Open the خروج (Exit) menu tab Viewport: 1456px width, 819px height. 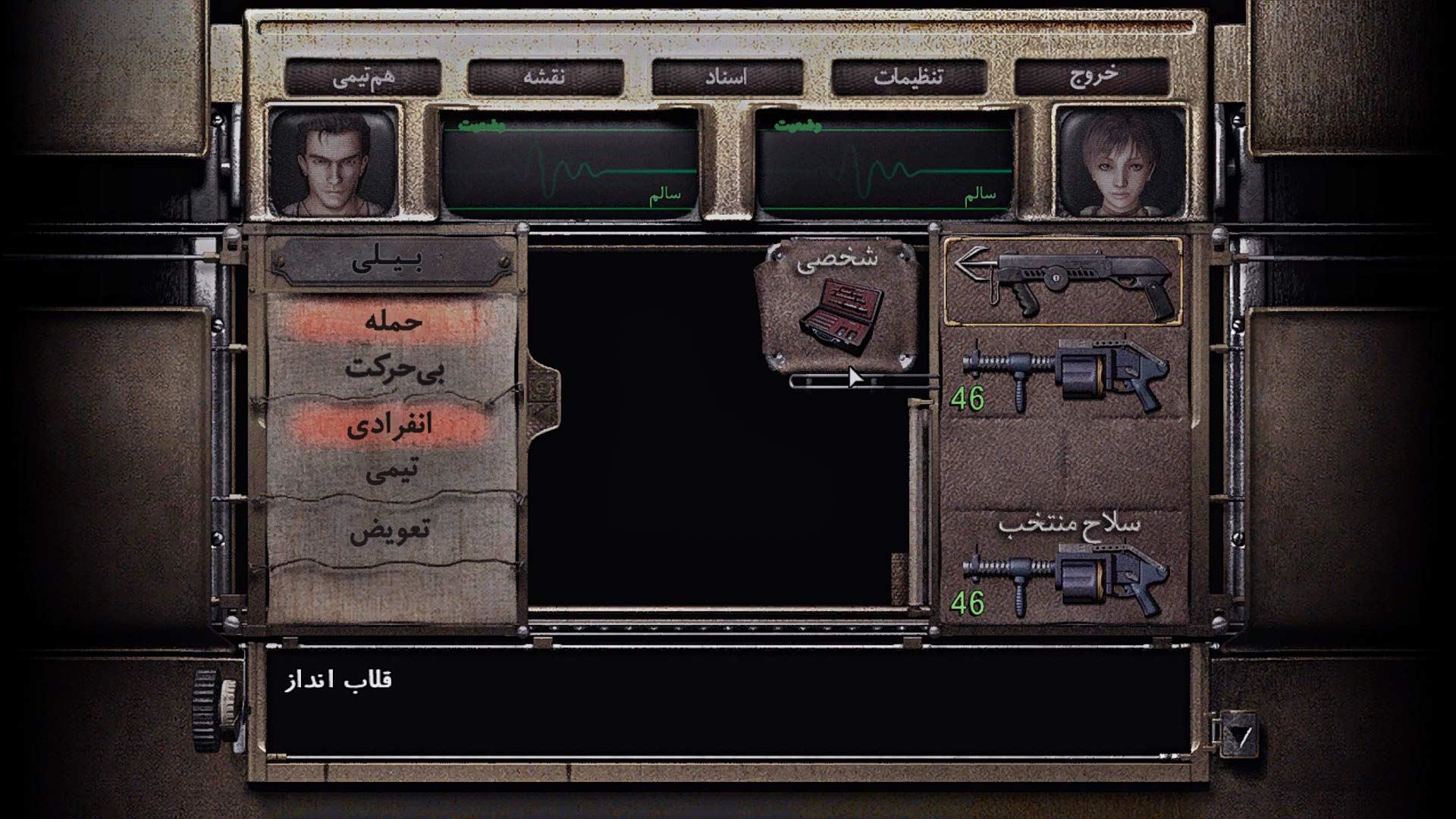point(1092,77)
